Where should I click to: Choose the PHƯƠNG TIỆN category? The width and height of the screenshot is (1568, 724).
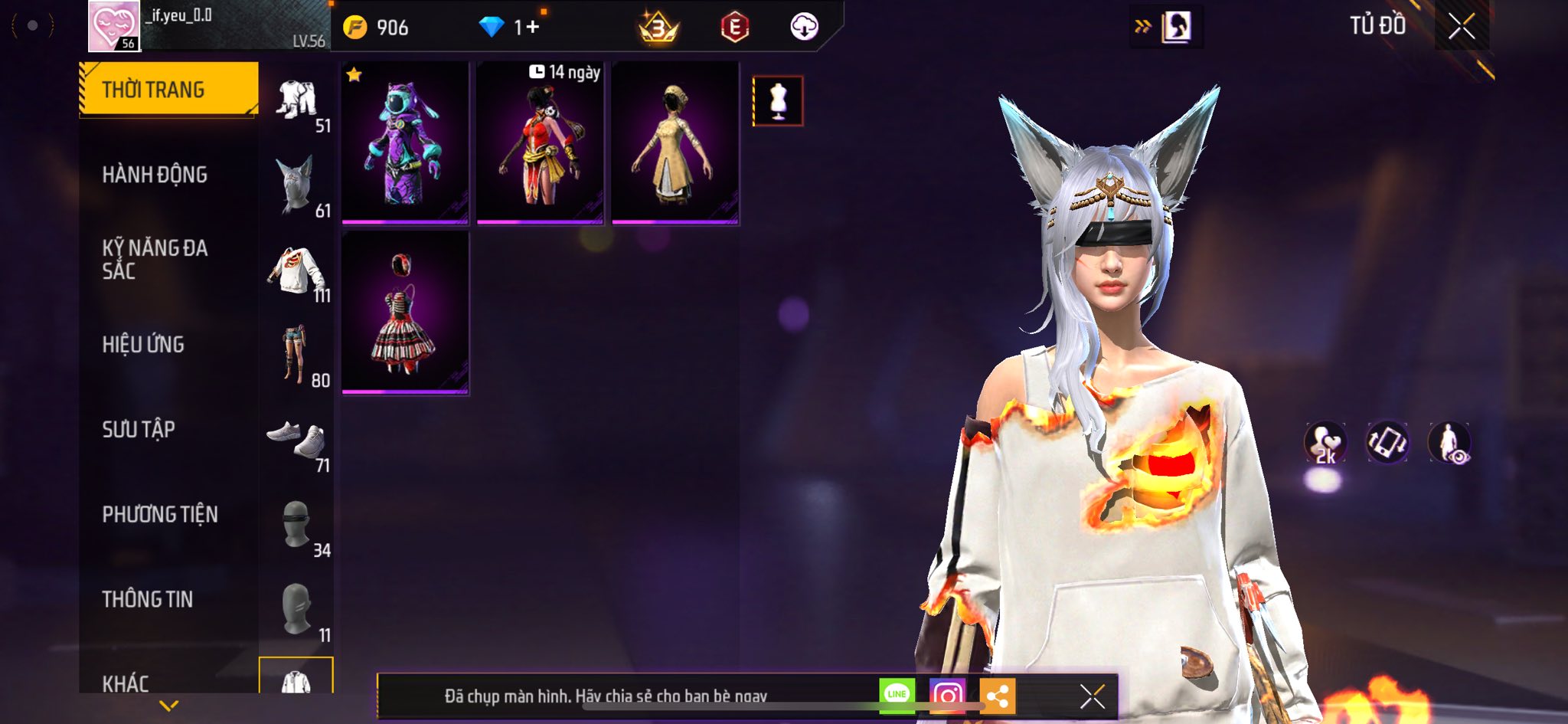coord(160,514)
